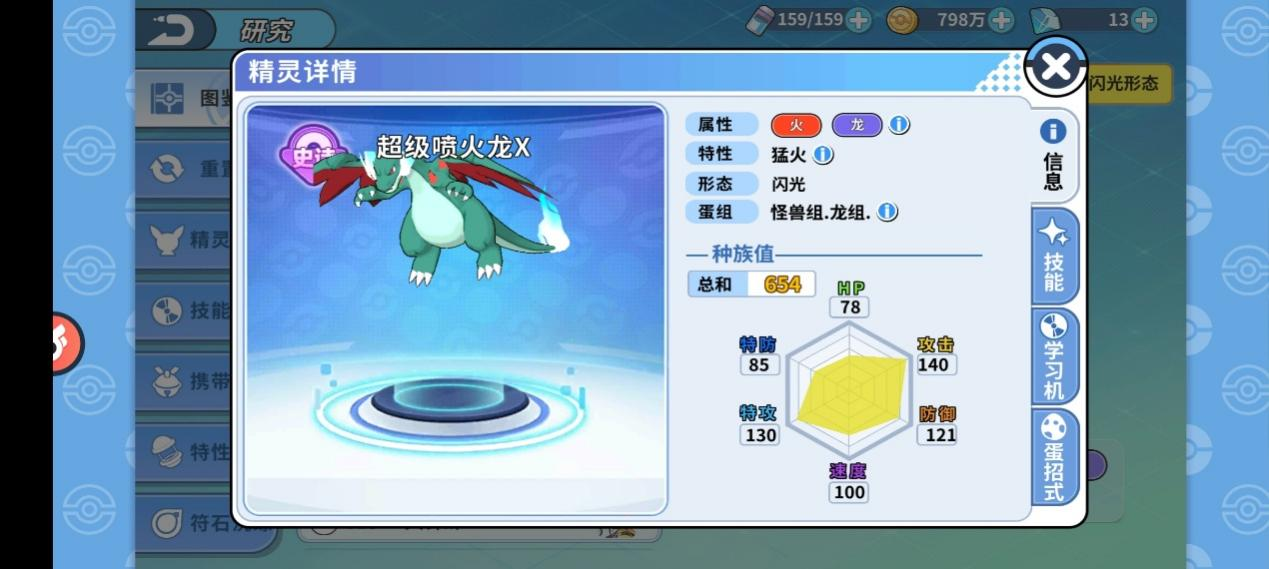Show info for the 属性 type icons
This screenshot has width=1269, height=569.
pos(899,125)
